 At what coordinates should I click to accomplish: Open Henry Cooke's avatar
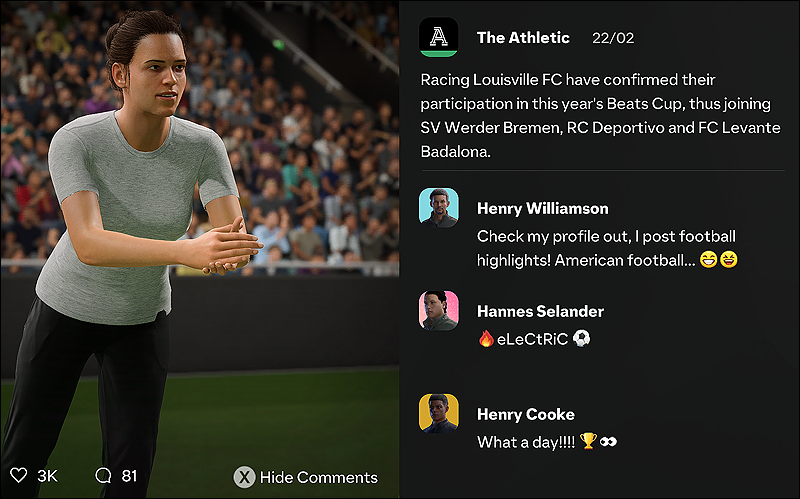pyautogui.click(x=439, y=414)
